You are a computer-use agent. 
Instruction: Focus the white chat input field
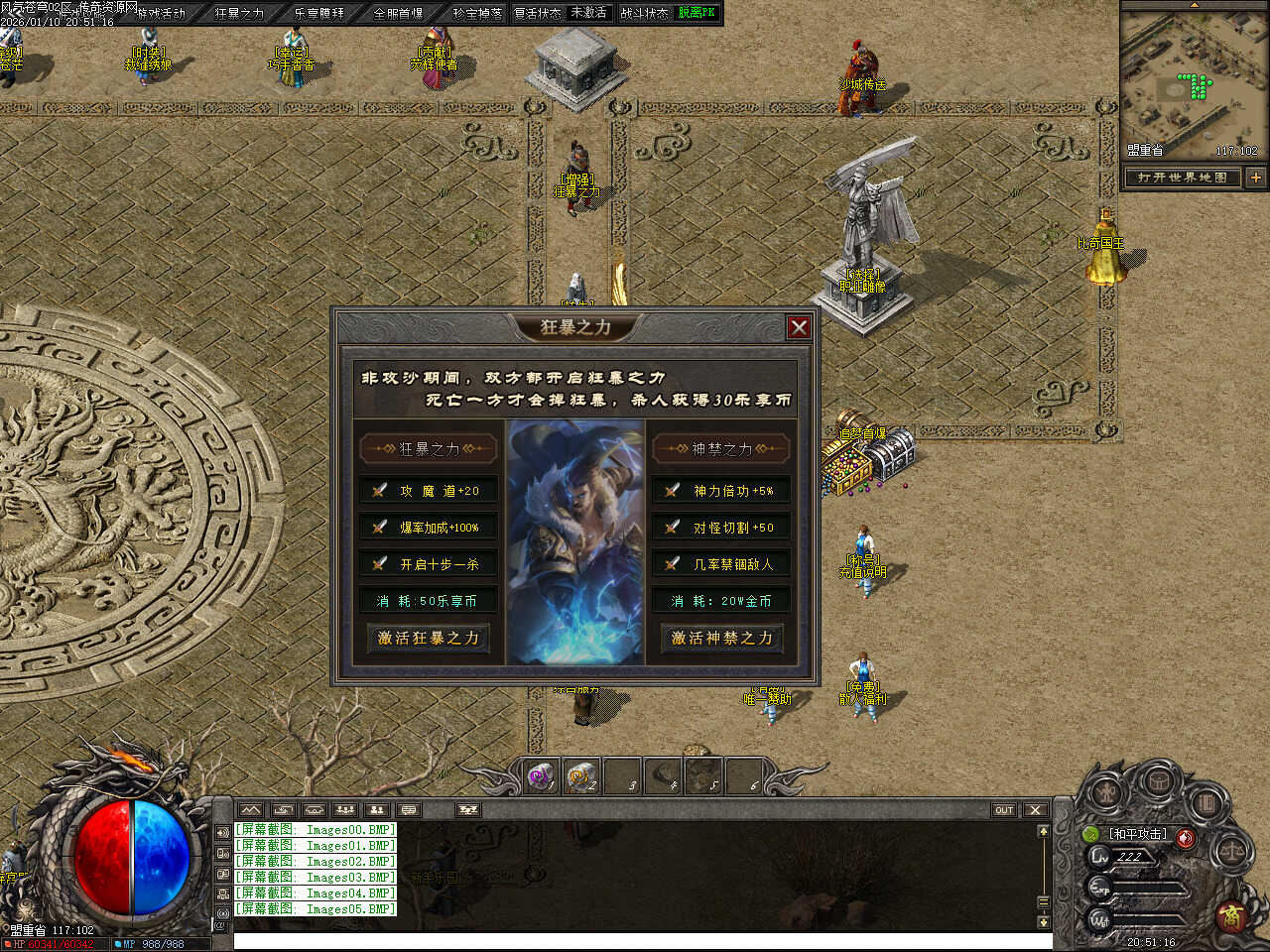[x=635, y=941]
